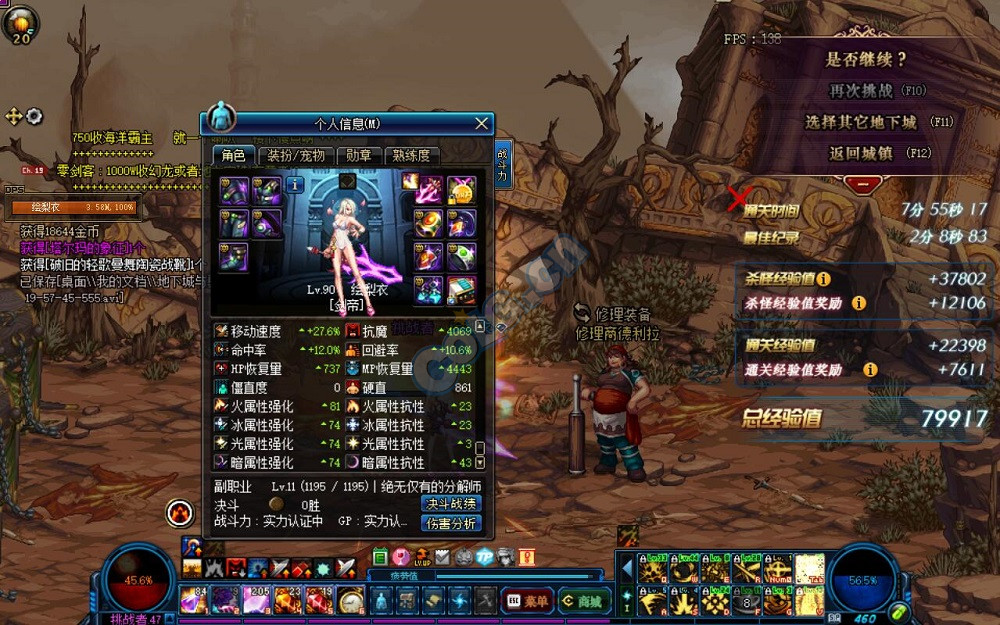
Task: Open the 伤害分析 damage analysis
Action: click(451, 523)
